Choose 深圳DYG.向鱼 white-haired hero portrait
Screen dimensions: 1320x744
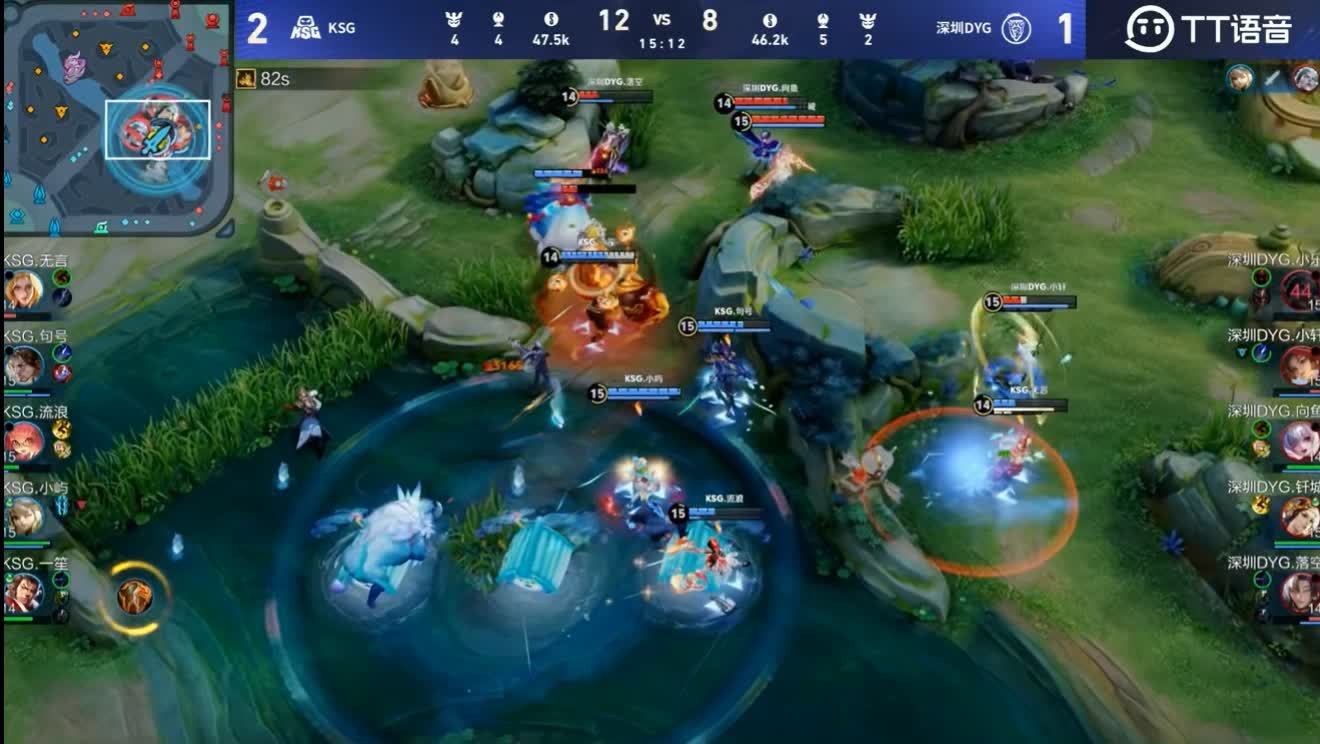tap(1299, 441)
